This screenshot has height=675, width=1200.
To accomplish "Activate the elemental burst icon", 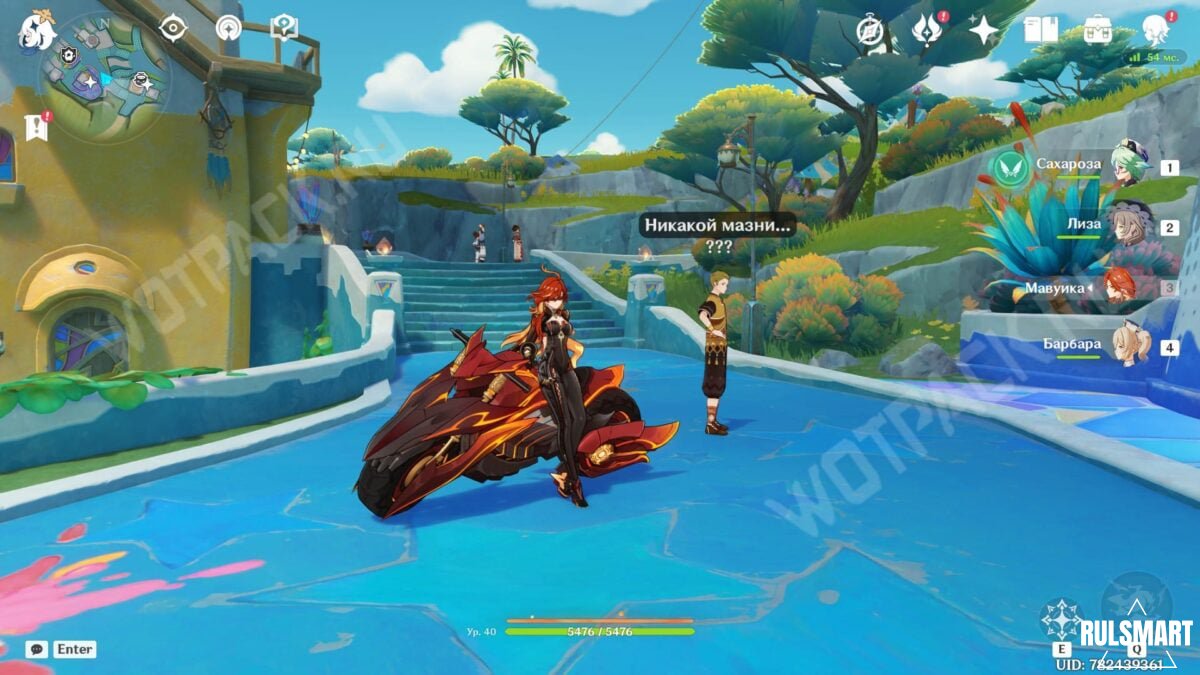I will [x=1136, y=605].
